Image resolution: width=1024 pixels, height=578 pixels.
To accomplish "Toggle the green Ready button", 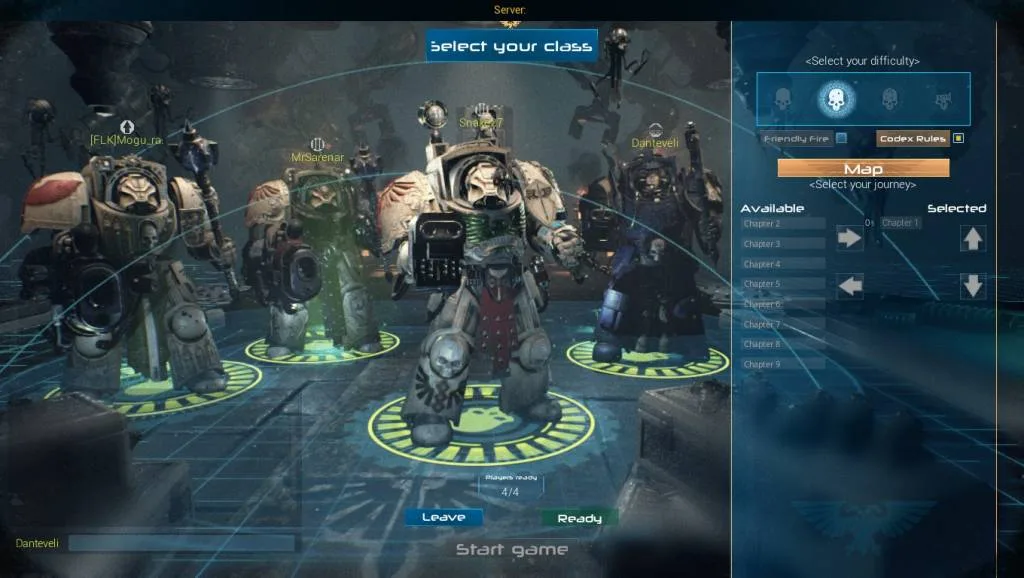I will tap(579, 518).
